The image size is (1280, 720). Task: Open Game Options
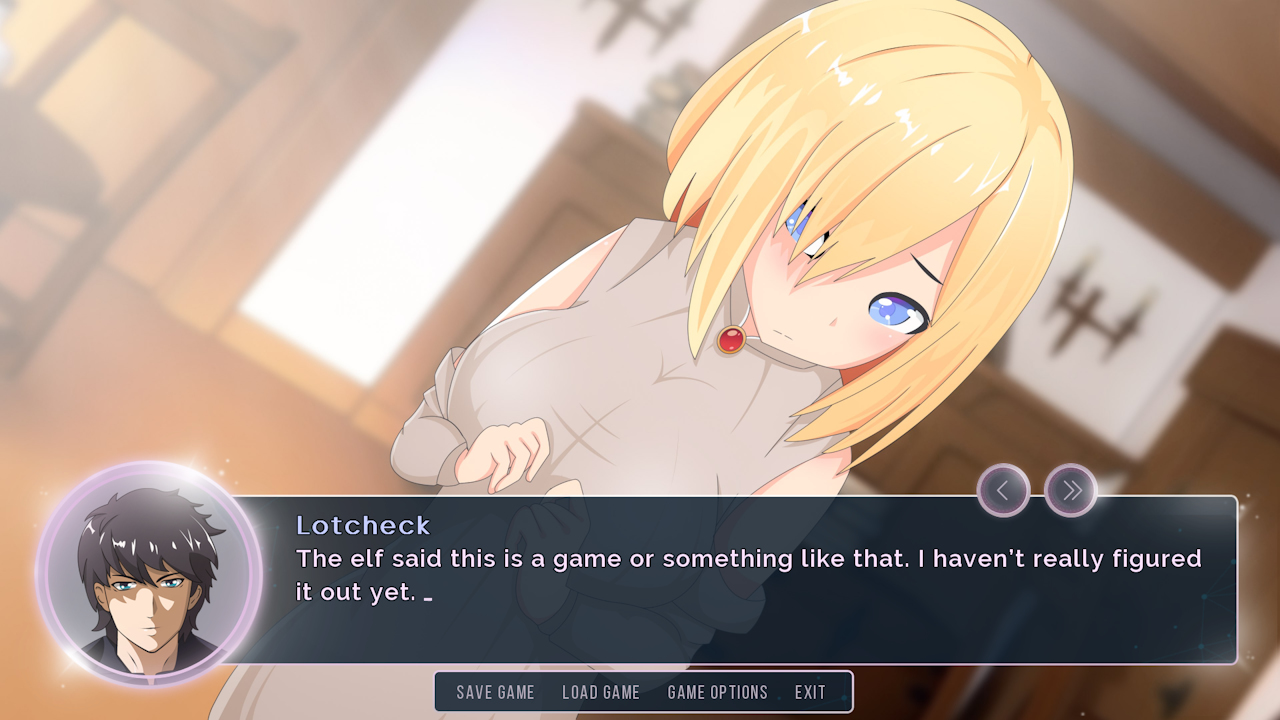click(717, 692)
